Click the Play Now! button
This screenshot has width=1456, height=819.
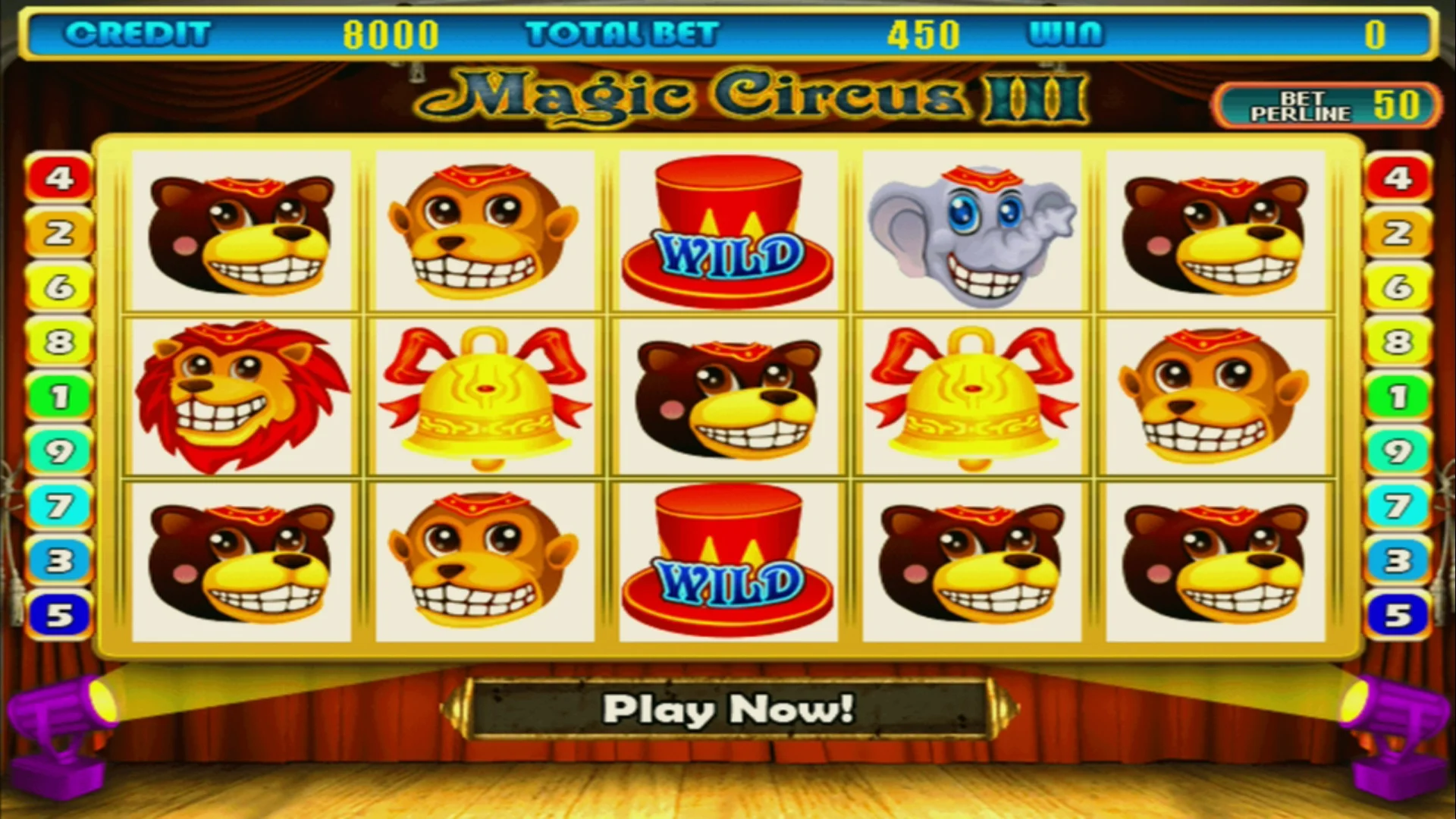tap(728, 710)
